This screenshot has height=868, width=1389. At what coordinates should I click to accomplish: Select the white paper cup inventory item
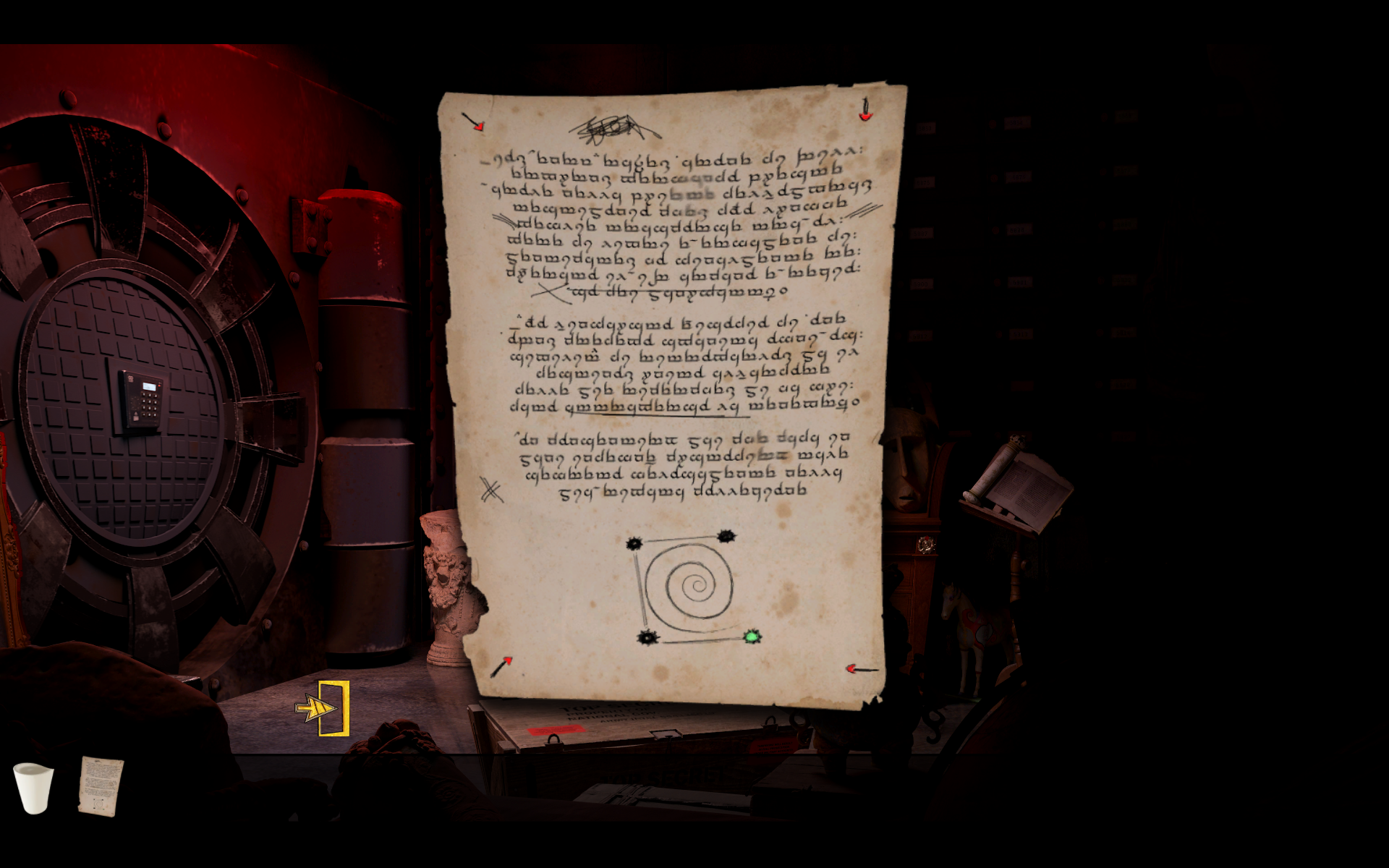click(33, 787)
